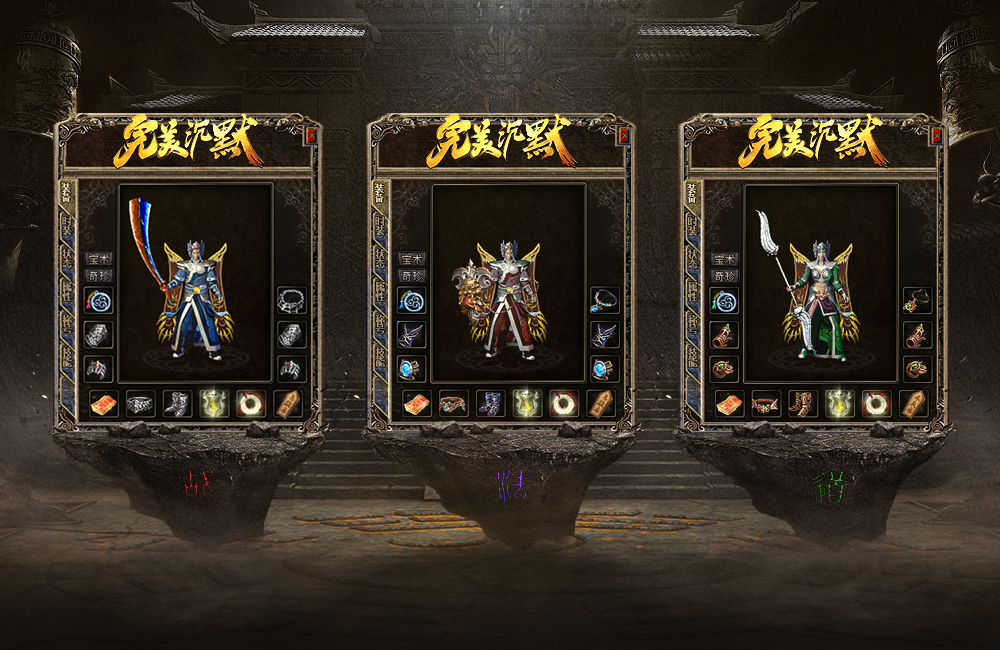Click the 奇珍 button in the warrior panel
The height and width of the screenshot is (650, 1000).
(x=98, y=275)
